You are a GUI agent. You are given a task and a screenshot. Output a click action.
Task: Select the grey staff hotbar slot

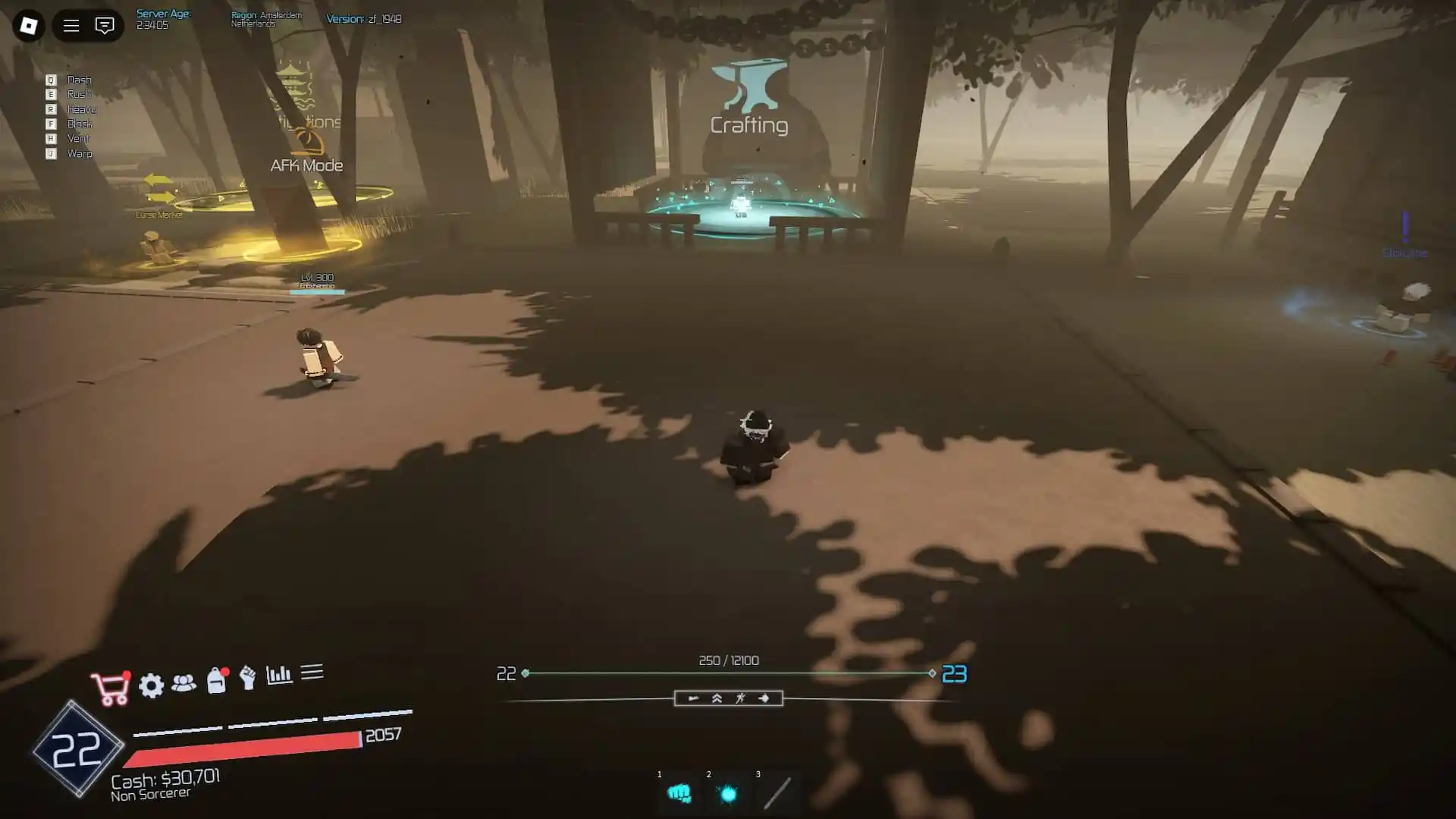tap(777, 794)
